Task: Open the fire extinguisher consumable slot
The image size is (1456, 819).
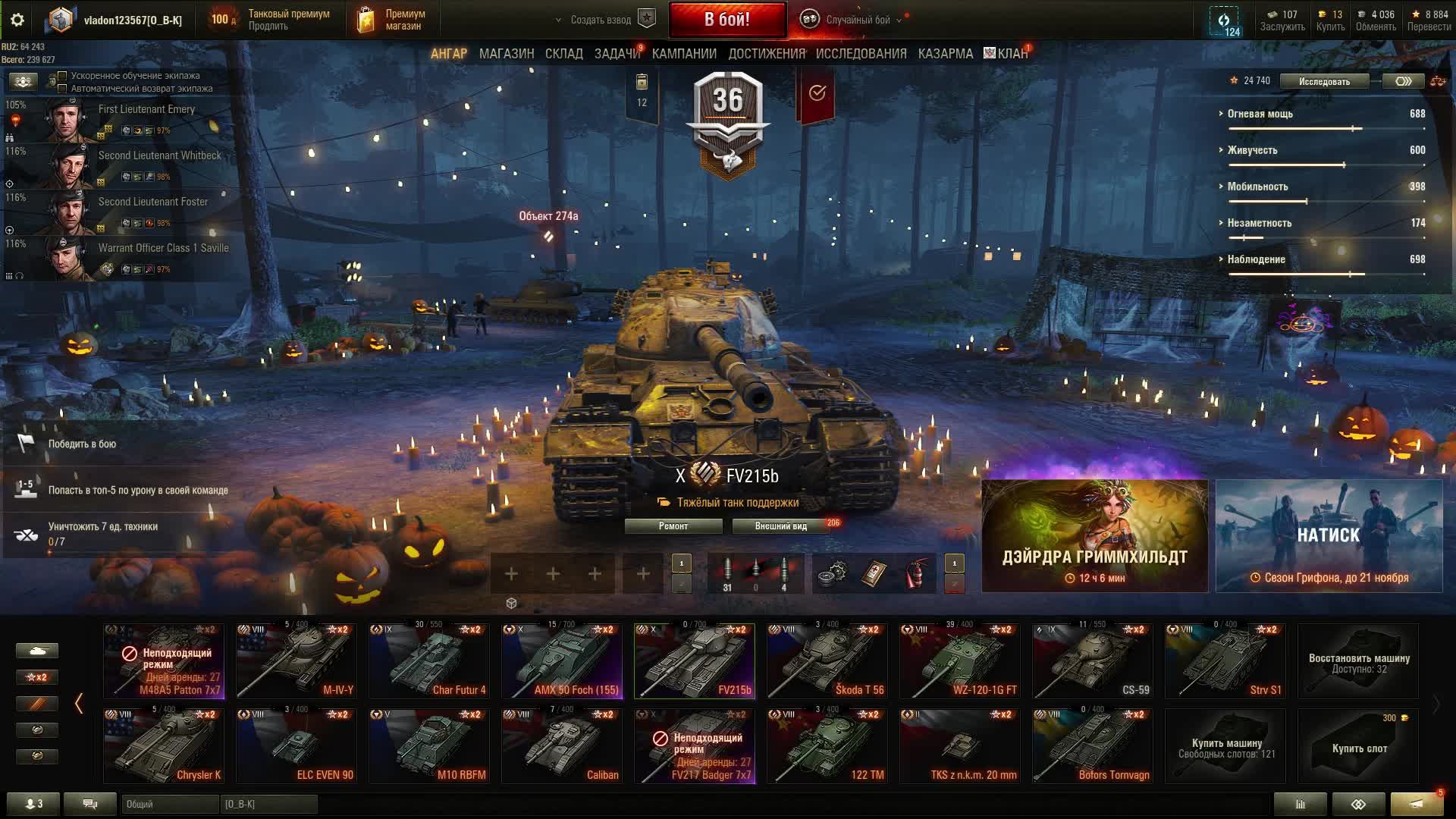Action: 917,574
